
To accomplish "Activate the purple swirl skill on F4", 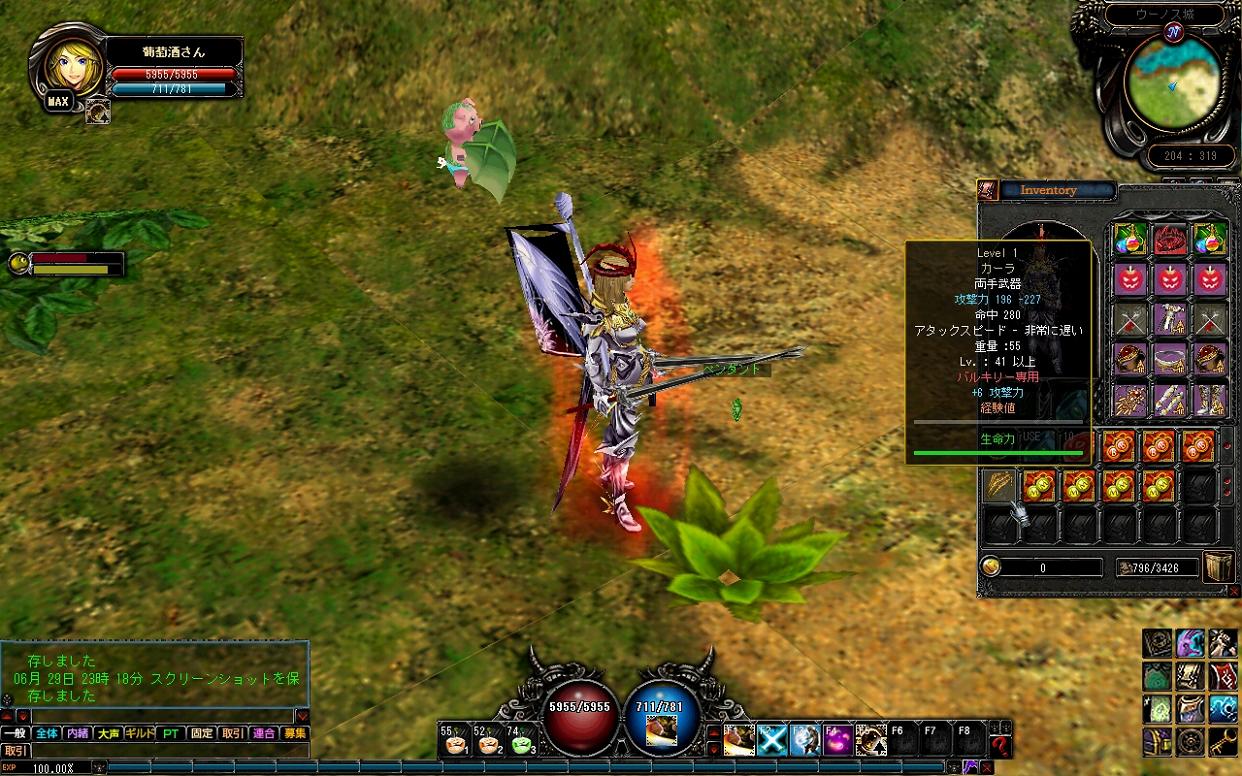I will click(x=838, y=740).
